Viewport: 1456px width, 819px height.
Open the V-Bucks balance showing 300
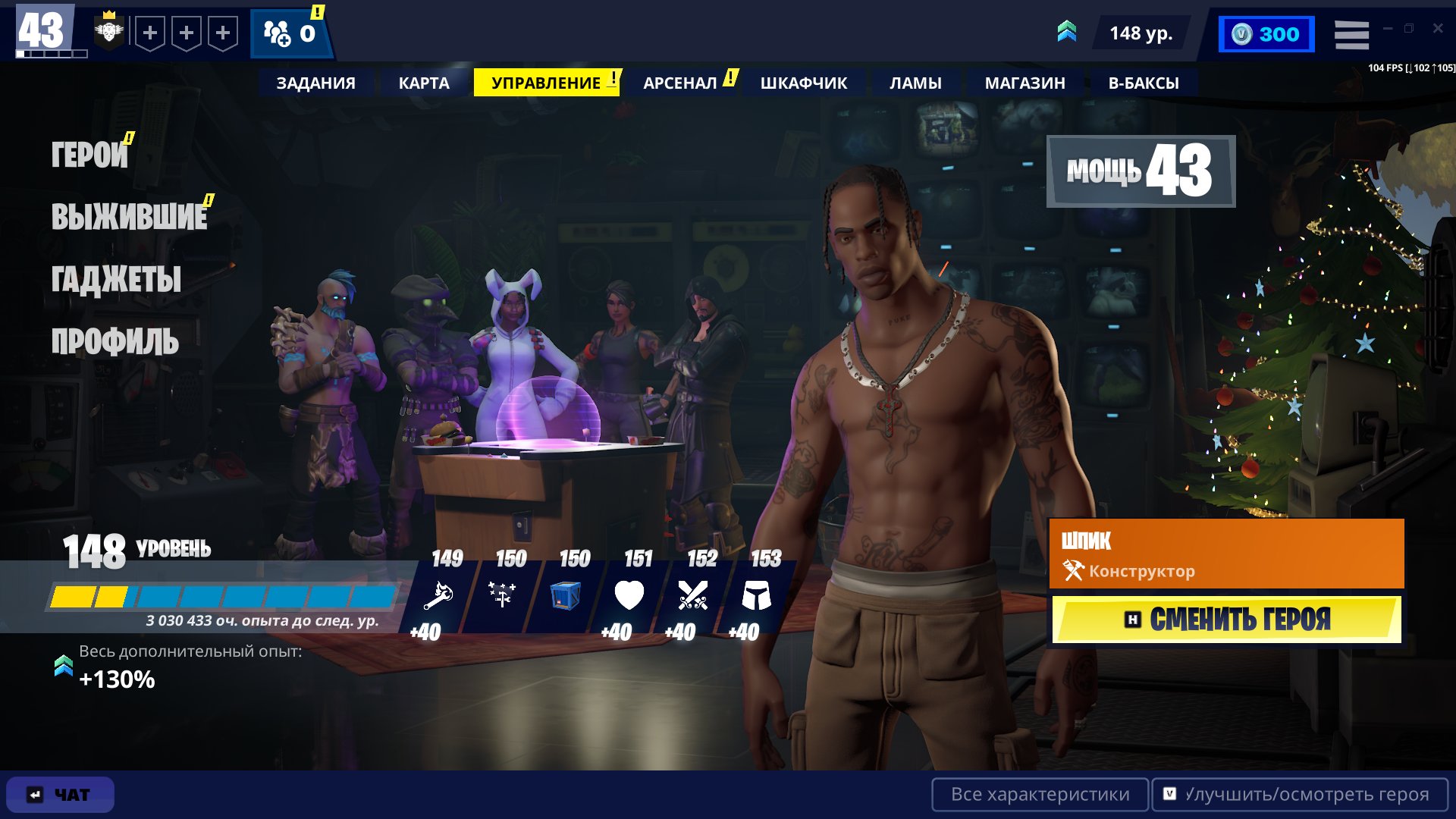pyautogui.click(x=1266, y=33)
